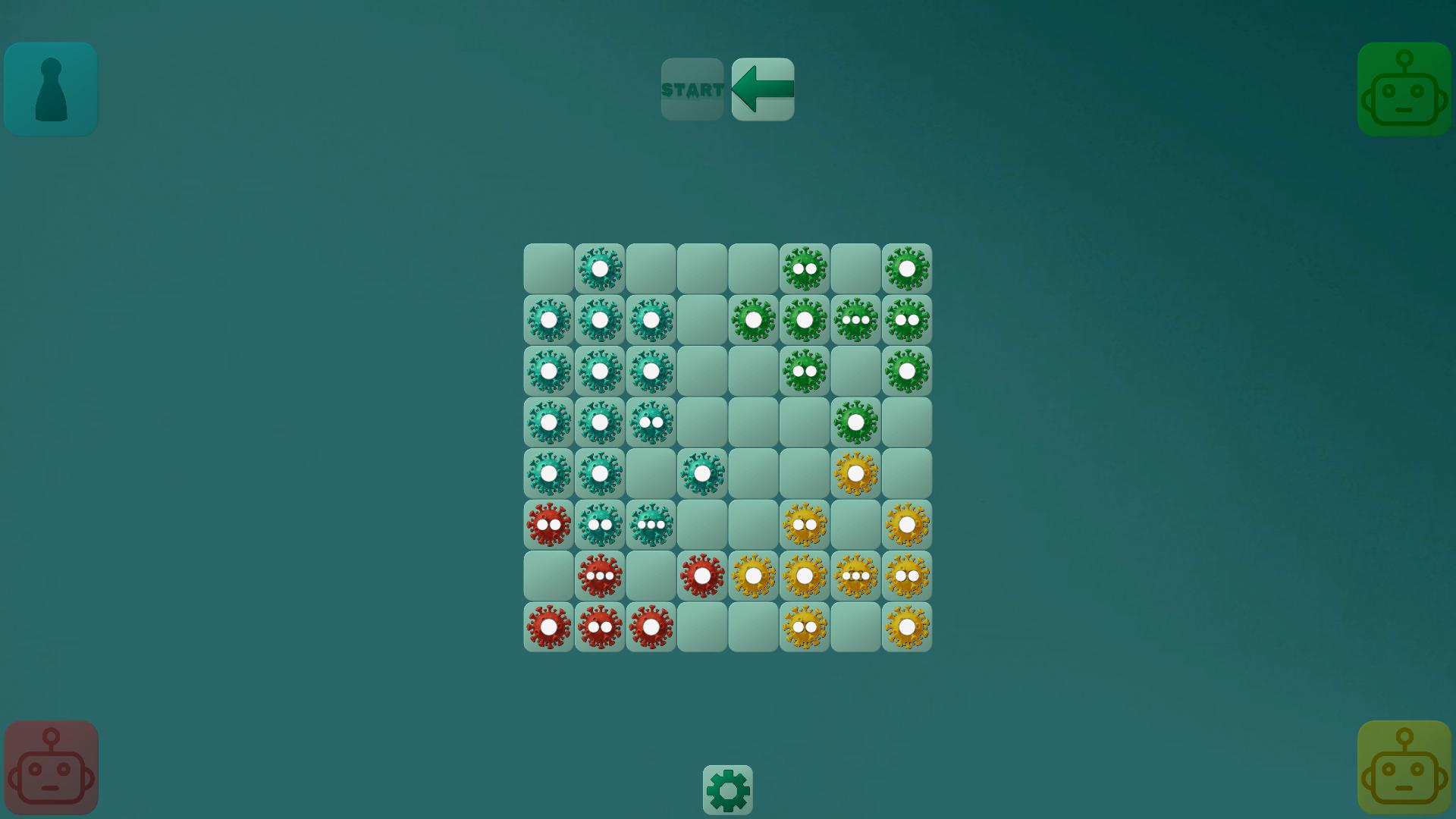Click the human player pawn icon
The image size is (1456, 819).
50,89
